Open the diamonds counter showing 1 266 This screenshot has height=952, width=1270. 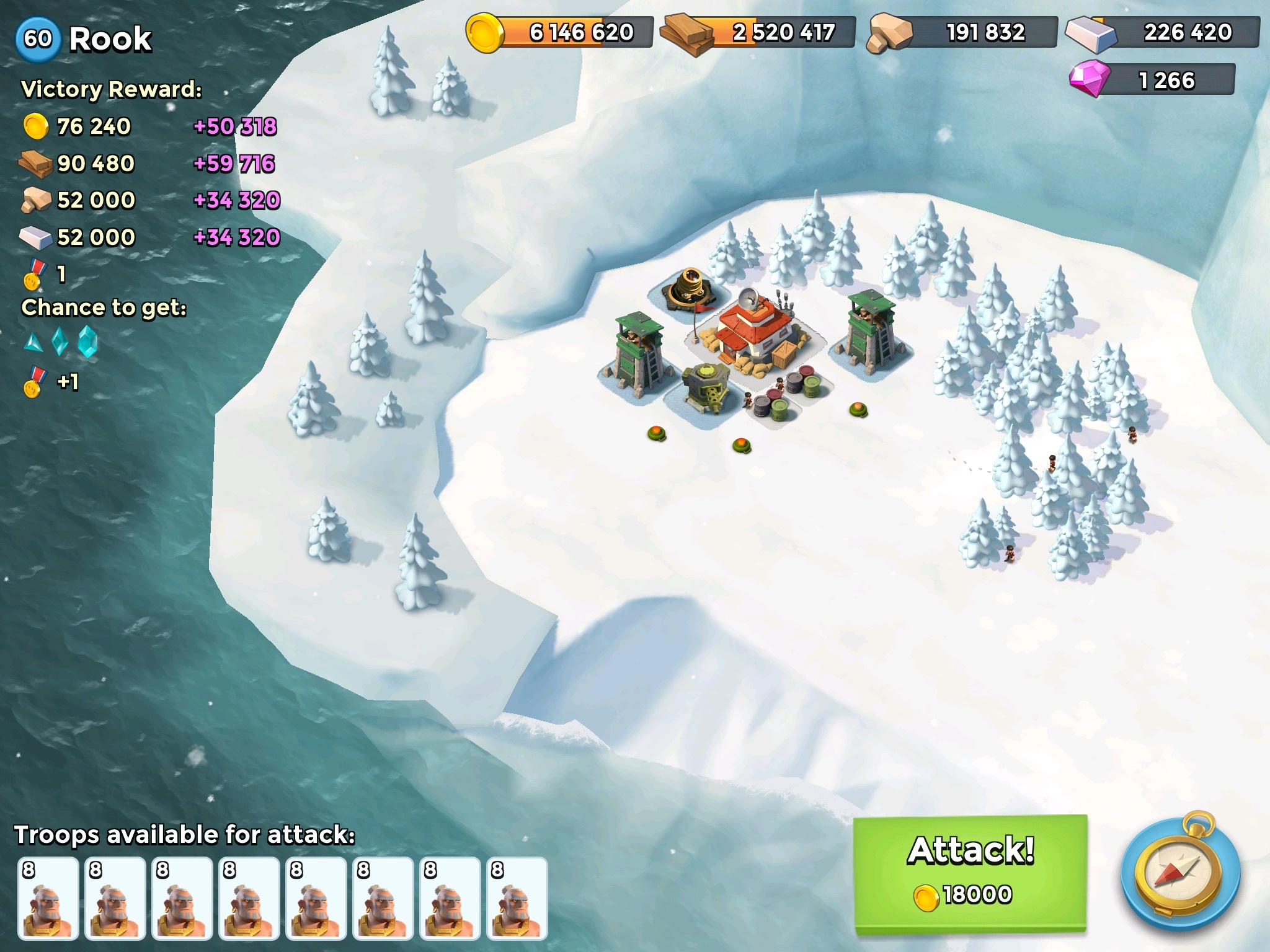[x=1153, y=80]
